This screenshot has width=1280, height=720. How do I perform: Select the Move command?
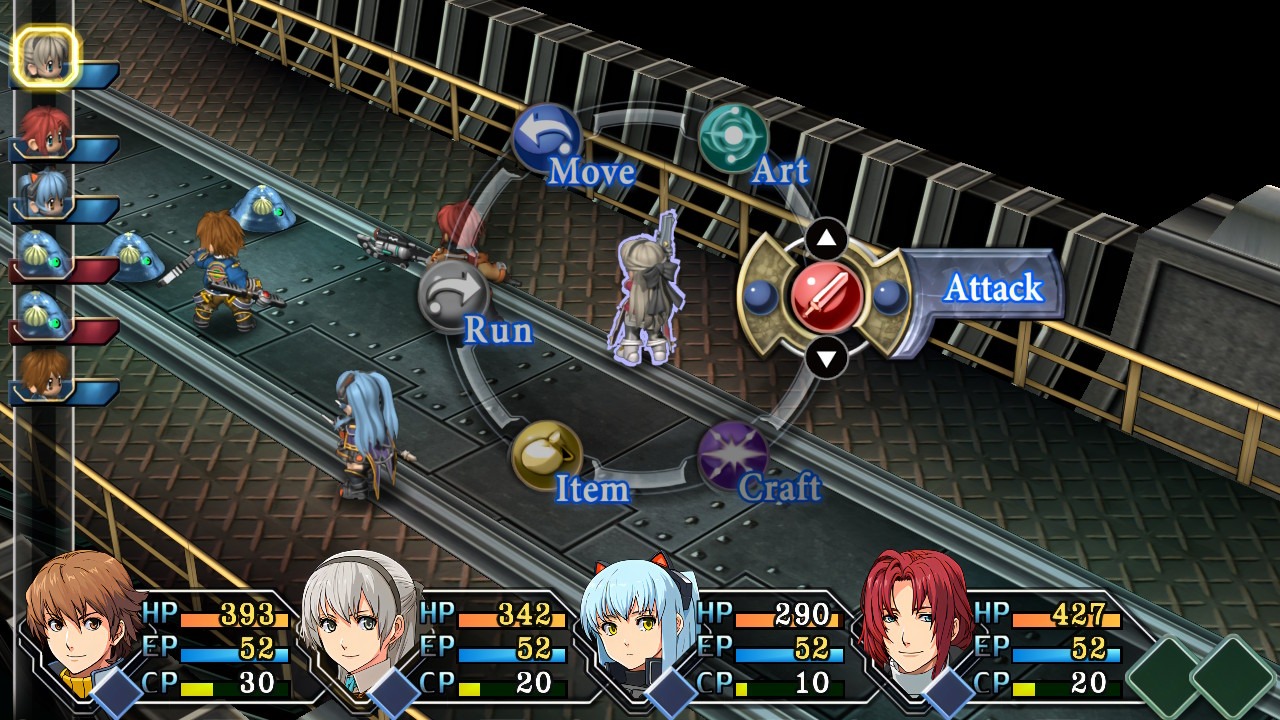pyautogui.click(x=546, y=139)
